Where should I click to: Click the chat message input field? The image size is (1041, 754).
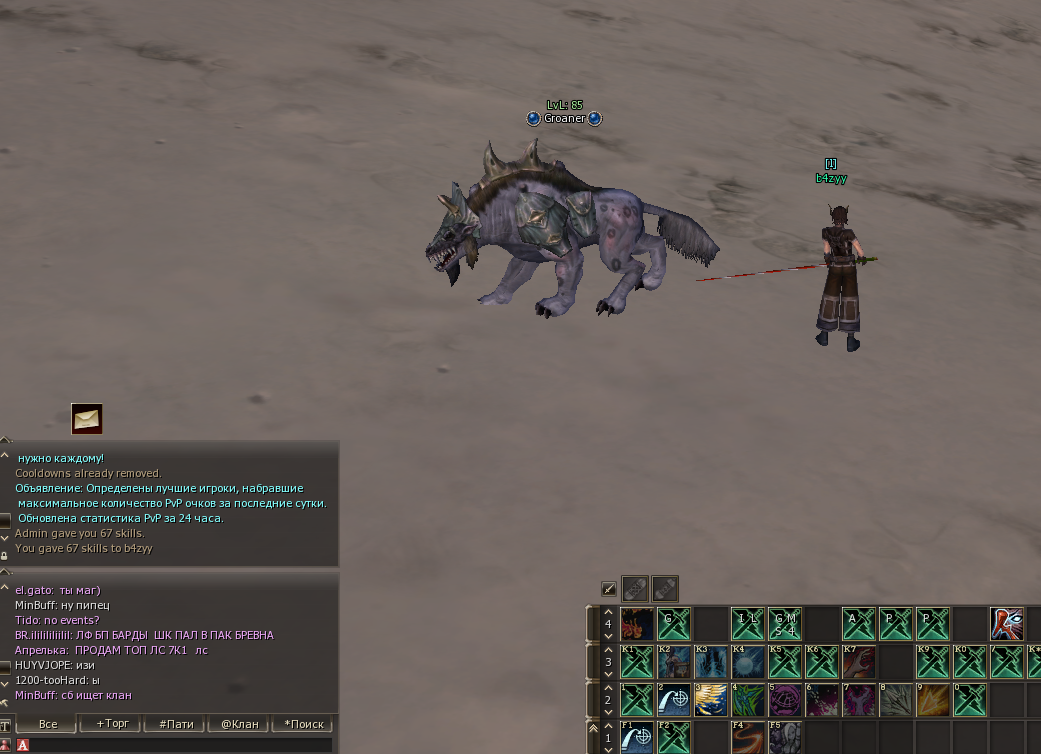(x=180, y=745)
